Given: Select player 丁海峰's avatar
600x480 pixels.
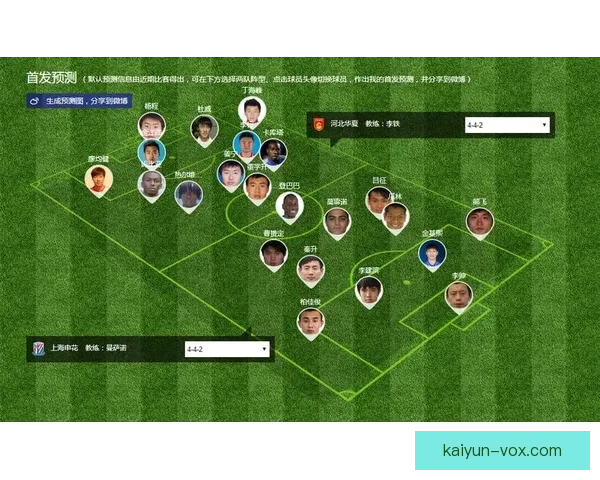Looking at the screenshot, I should click(251, 109).
